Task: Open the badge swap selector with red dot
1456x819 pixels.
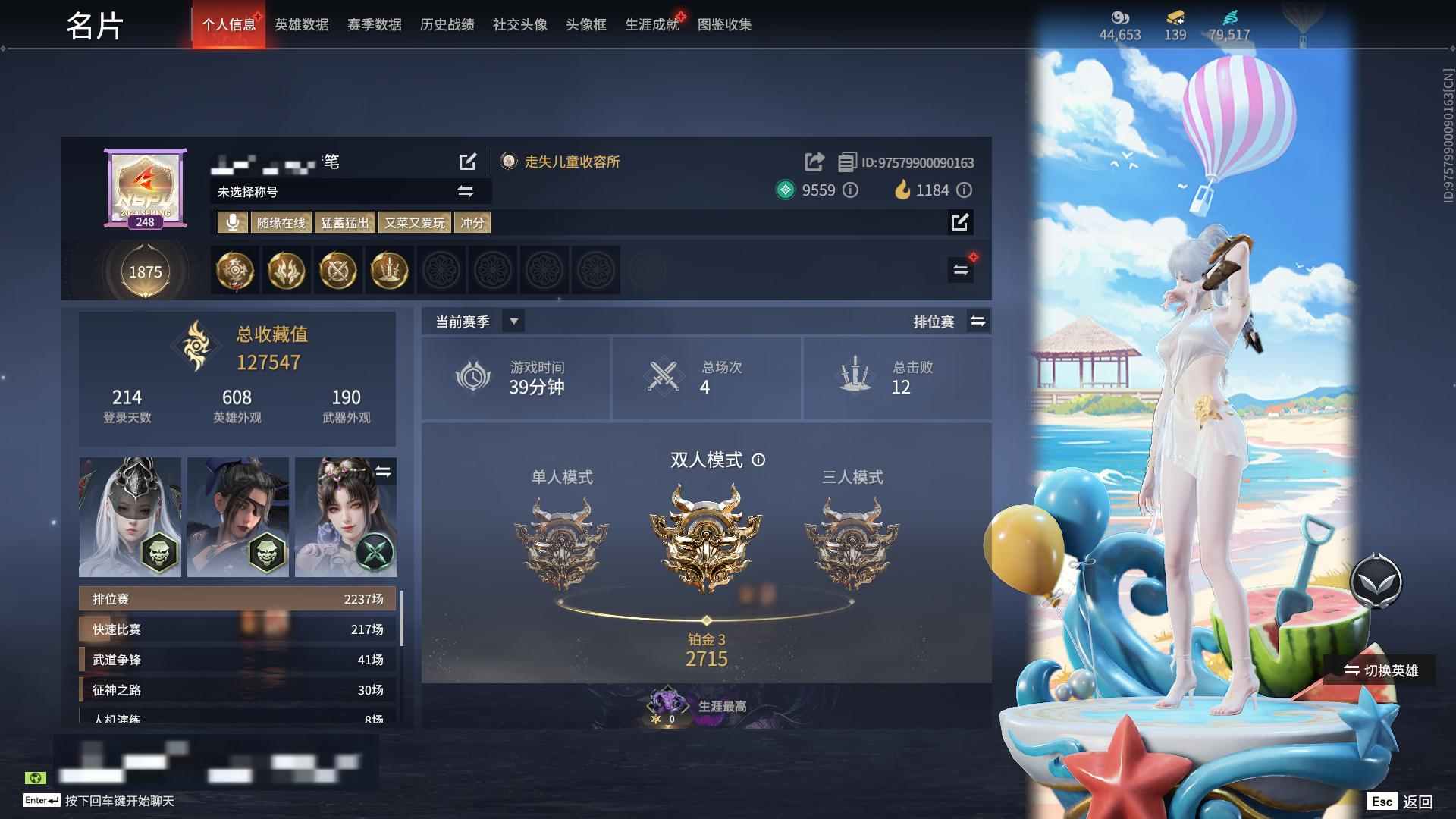Action: 960,269
